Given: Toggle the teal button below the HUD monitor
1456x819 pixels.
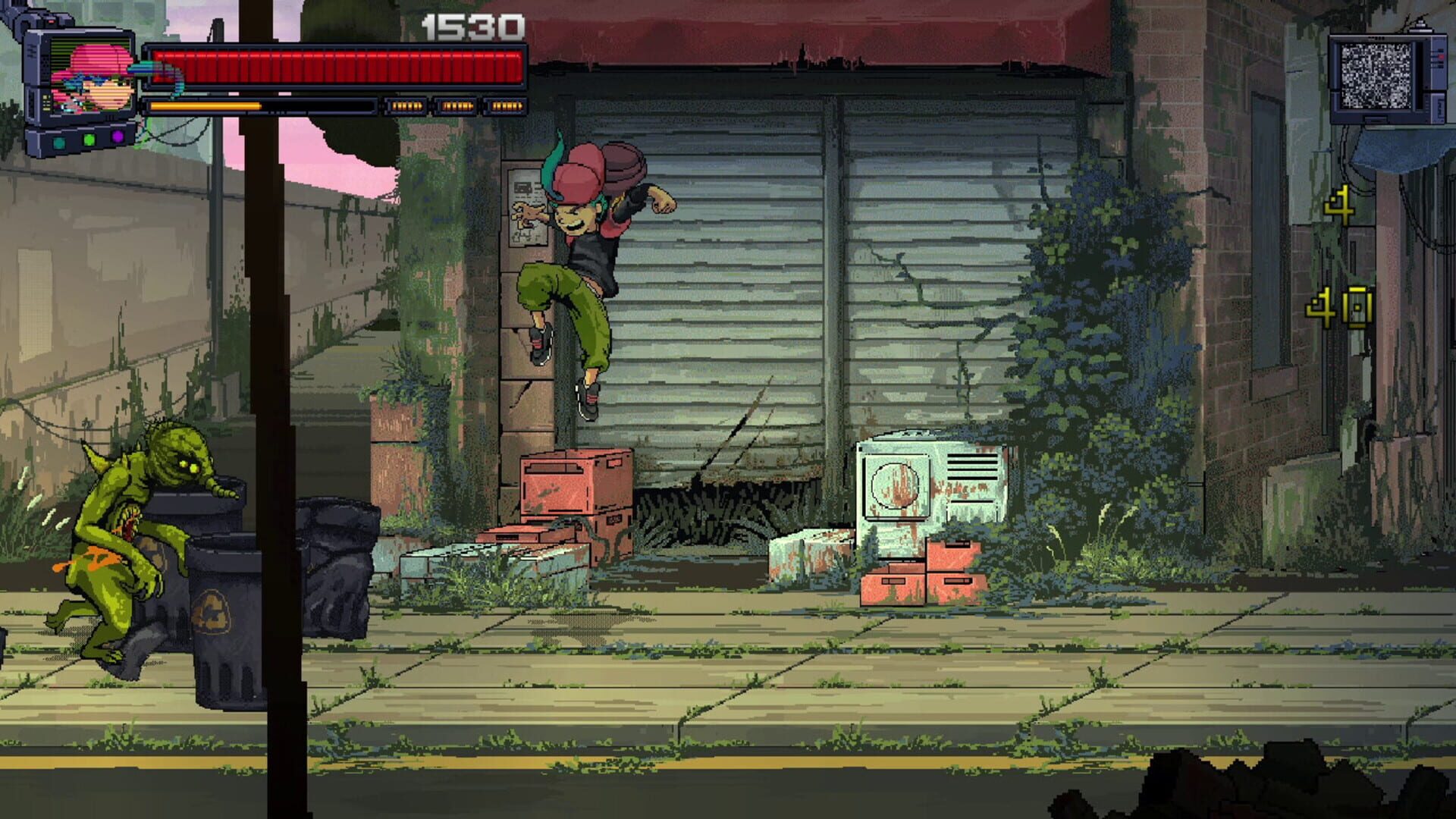Looking at the screenshot, I should click(x=58, y=144).
